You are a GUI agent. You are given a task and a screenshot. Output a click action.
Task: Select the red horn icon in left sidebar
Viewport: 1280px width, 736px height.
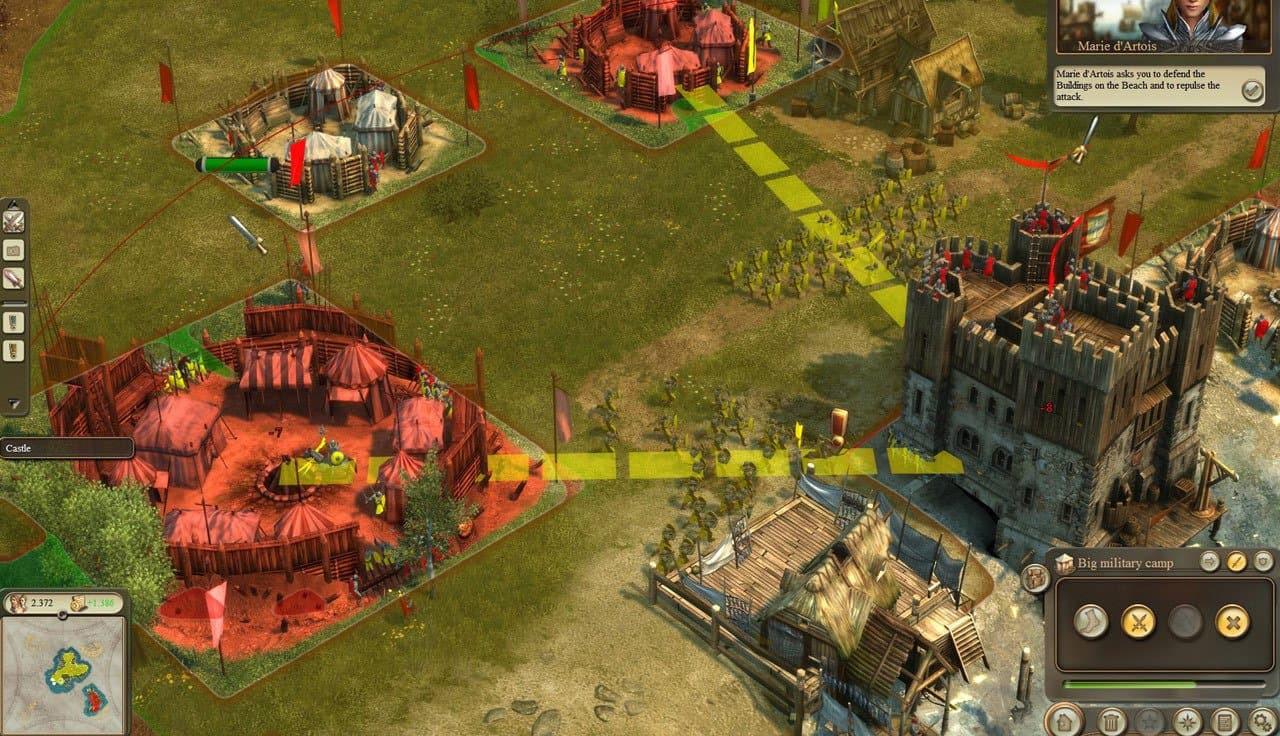(x=14, y=278)
